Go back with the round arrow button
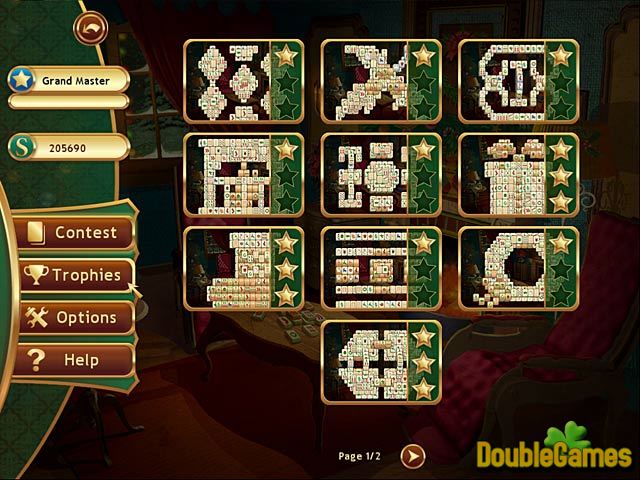 point(89,27)
